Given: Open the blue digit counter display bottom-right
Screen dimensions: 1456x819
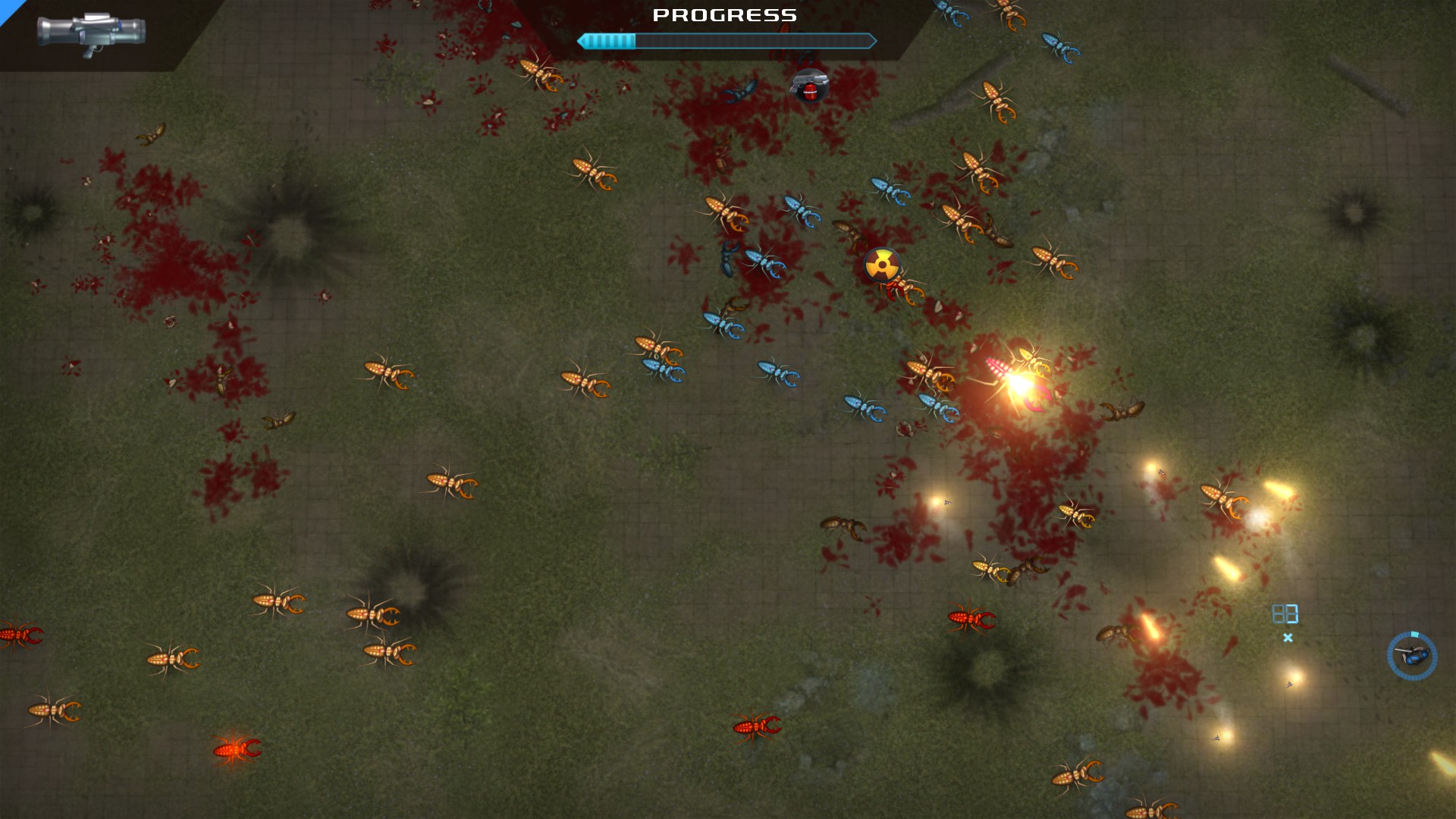Looking at the screenshot, I should pyautogui.click(x=1285, y=612).
